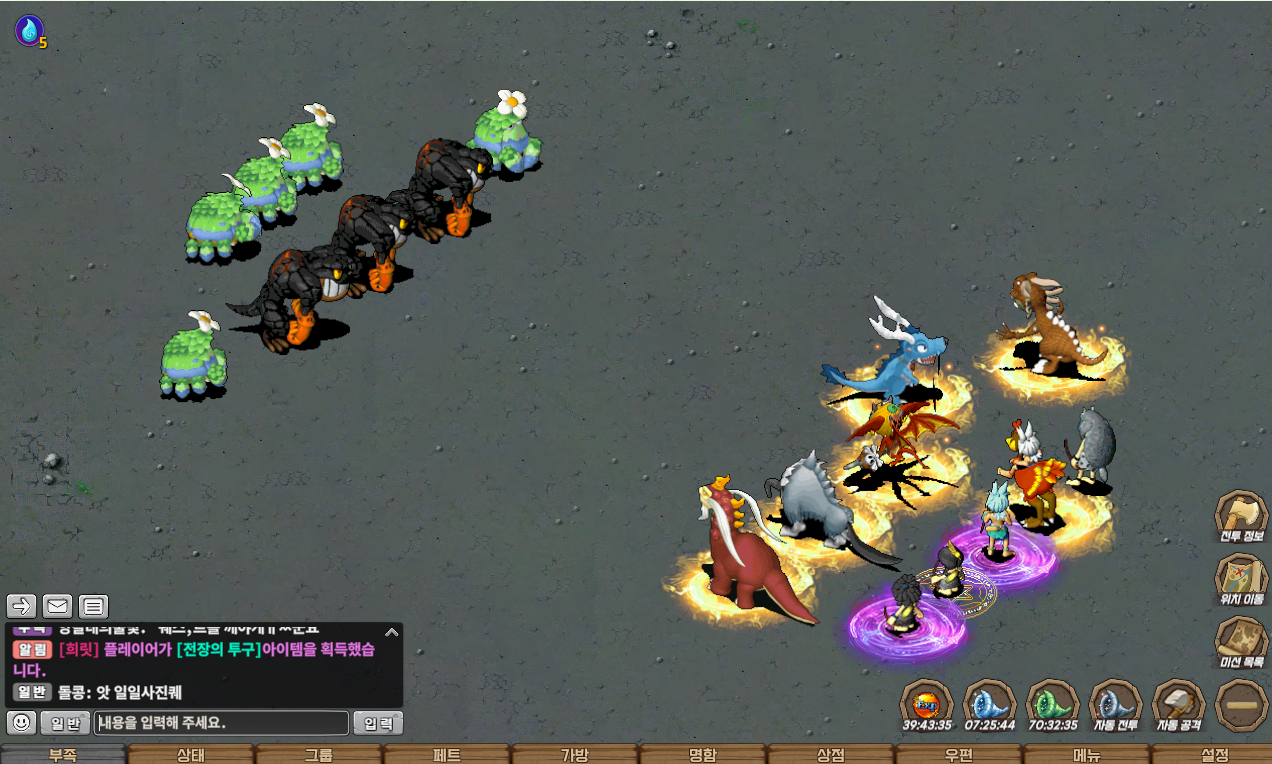Open the 부족 tab
This screenshot has height=764, width=1272.
coord(63,755)
